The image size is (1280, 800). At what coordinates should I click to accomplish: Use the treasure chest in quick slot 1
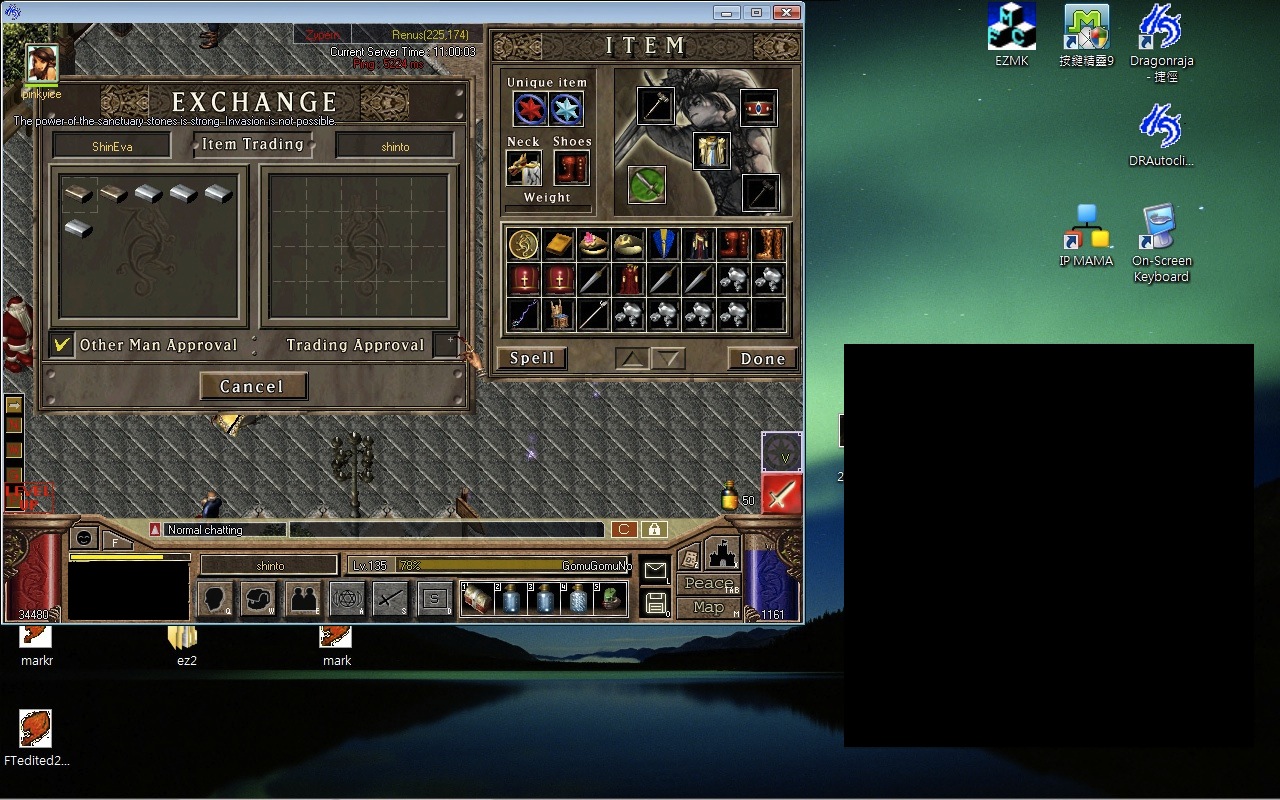click(477, 599)
